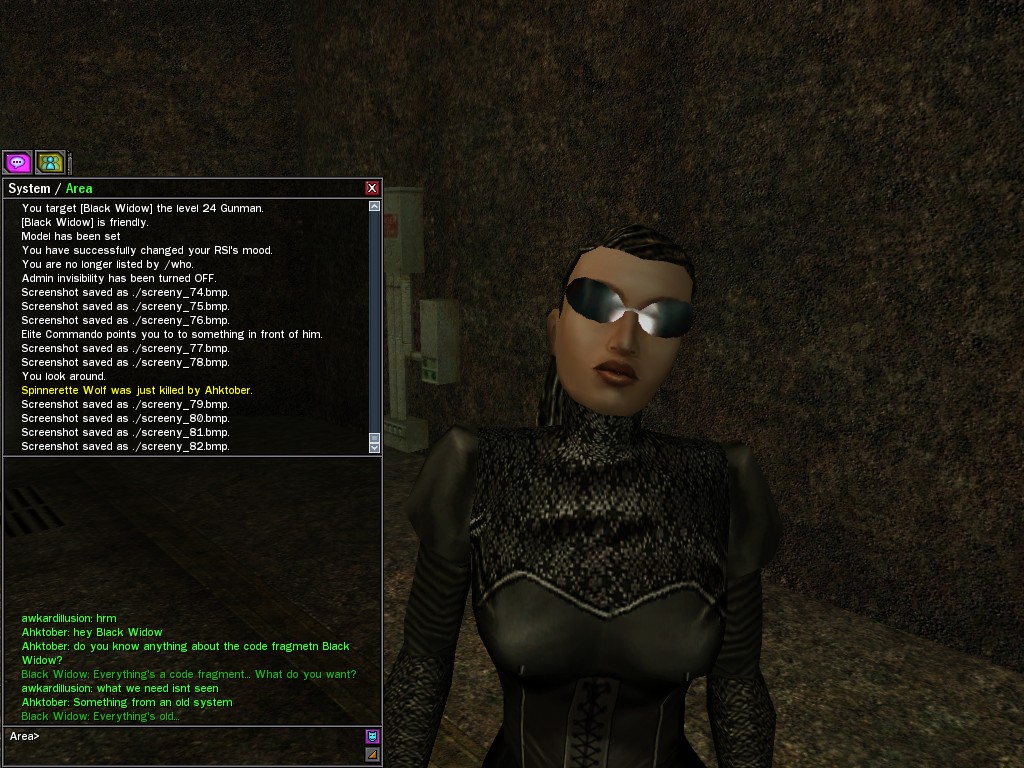1024x768 pixels.
Task: Close the System / Area chat window
Action: click(x=372, y=188)
